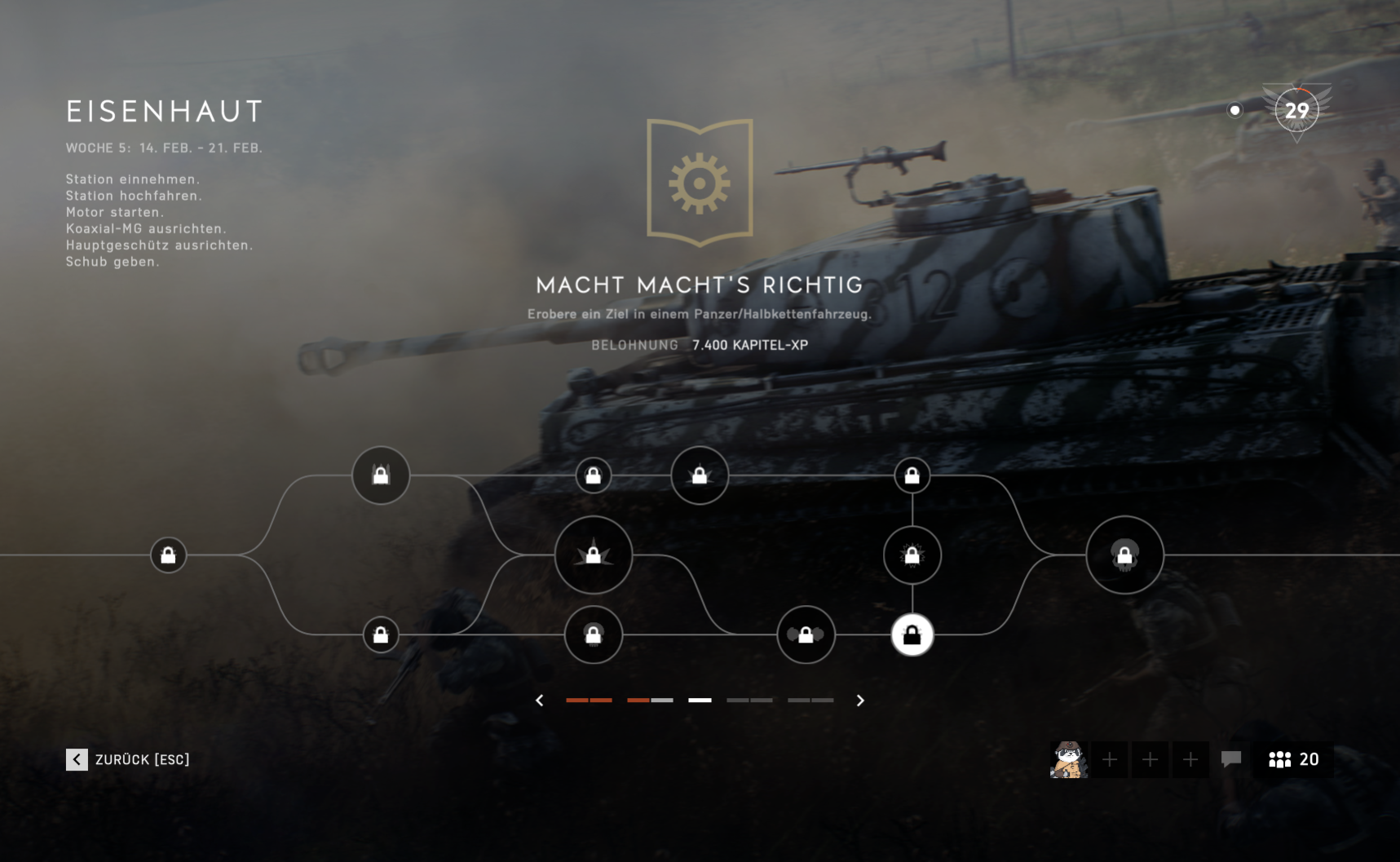
Task: Select the highlighted white challenge node
Action: coord(912,635)
